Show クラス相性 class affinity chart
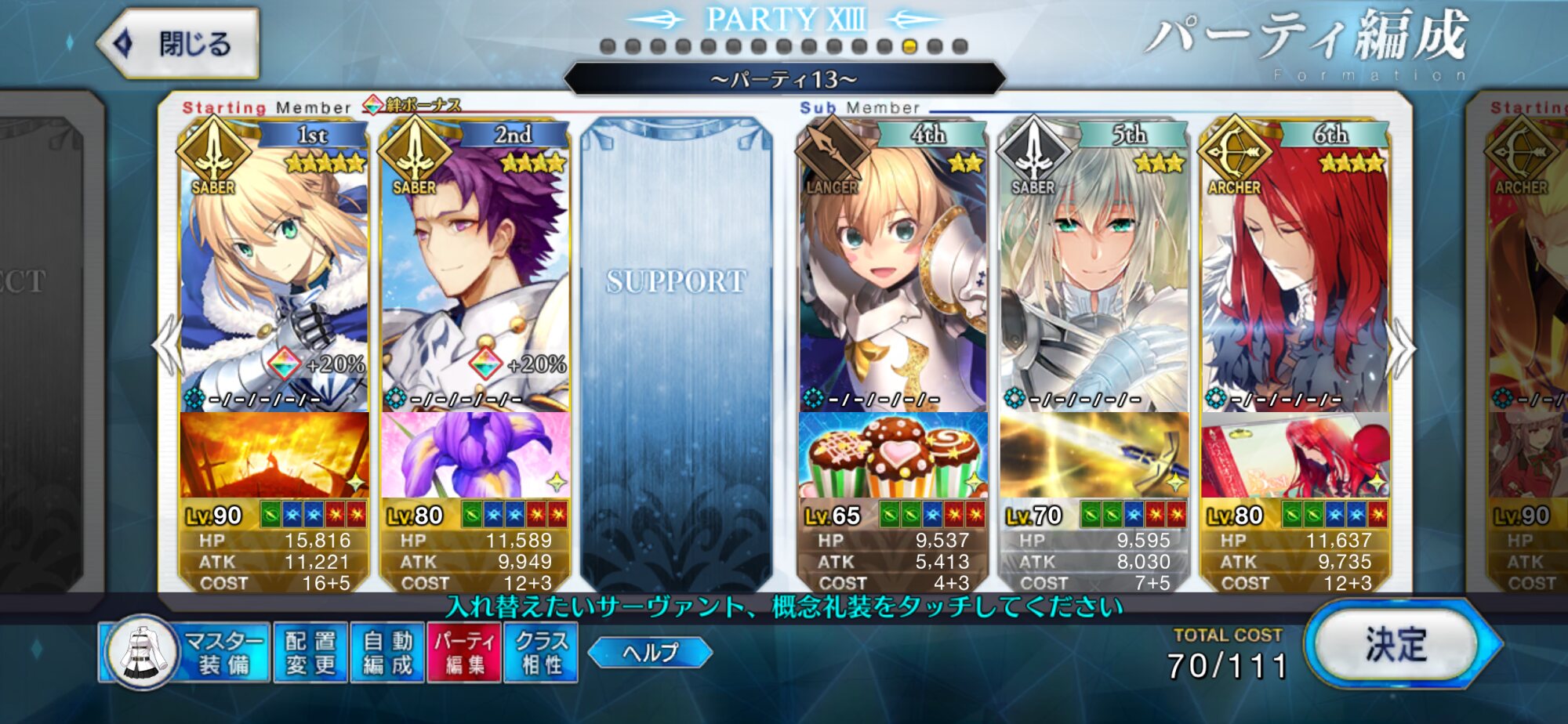 [541, 653]
